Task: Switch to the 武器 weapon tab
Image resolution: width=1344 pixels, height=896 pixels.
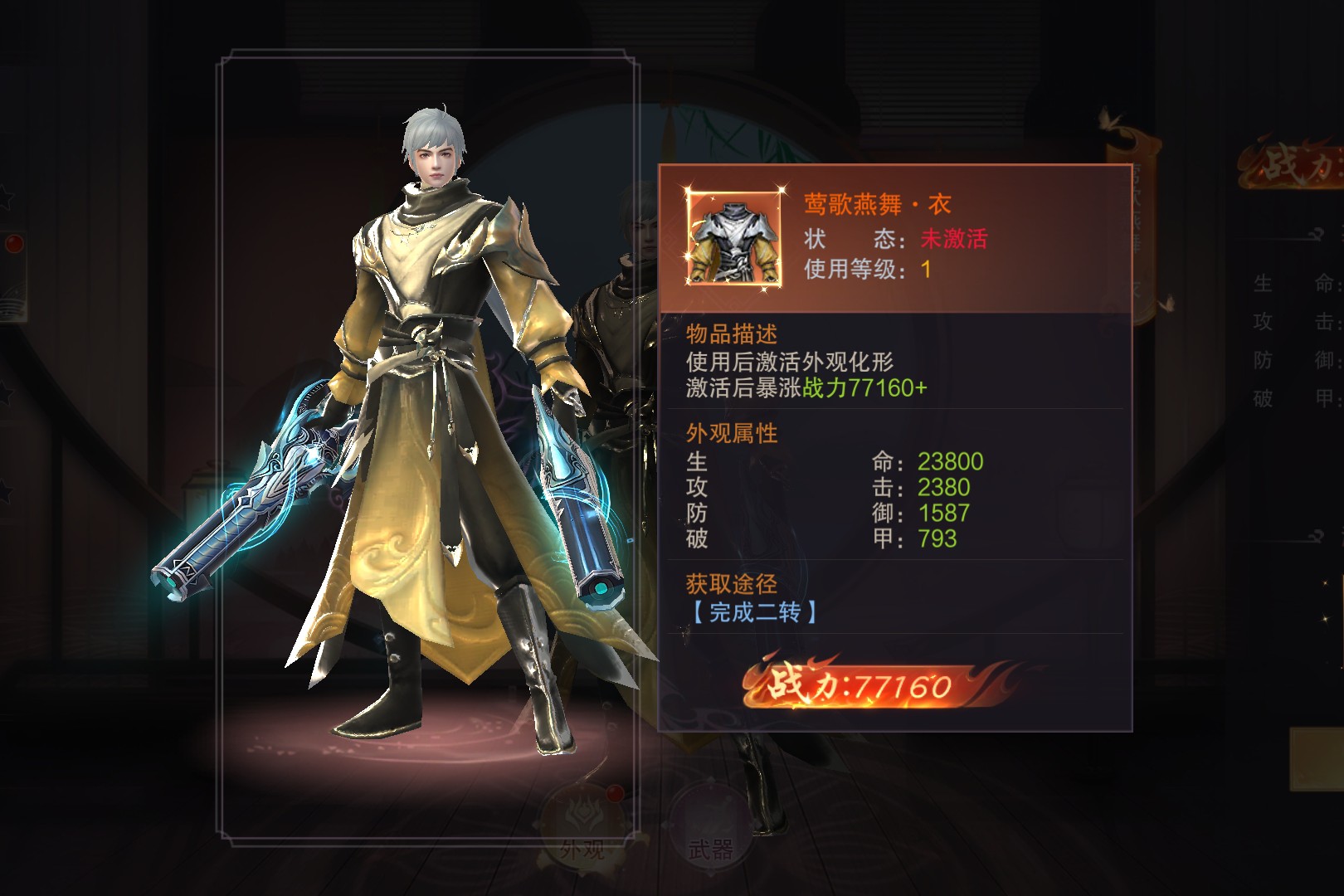Action: (x=710, y=828)
